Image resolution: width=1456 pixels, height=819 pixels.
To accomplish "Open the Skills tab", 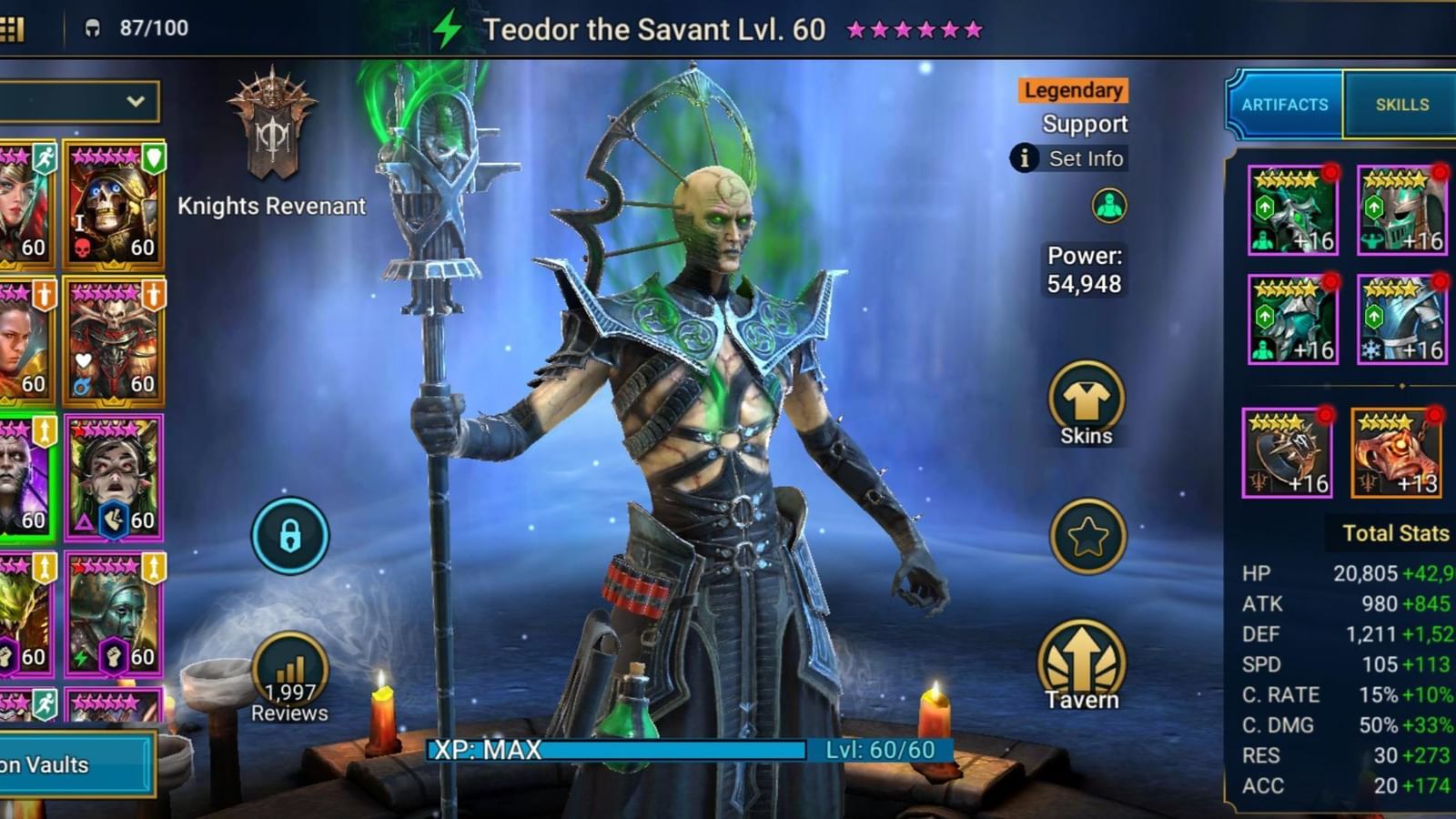I will [x=1402, y=104].
